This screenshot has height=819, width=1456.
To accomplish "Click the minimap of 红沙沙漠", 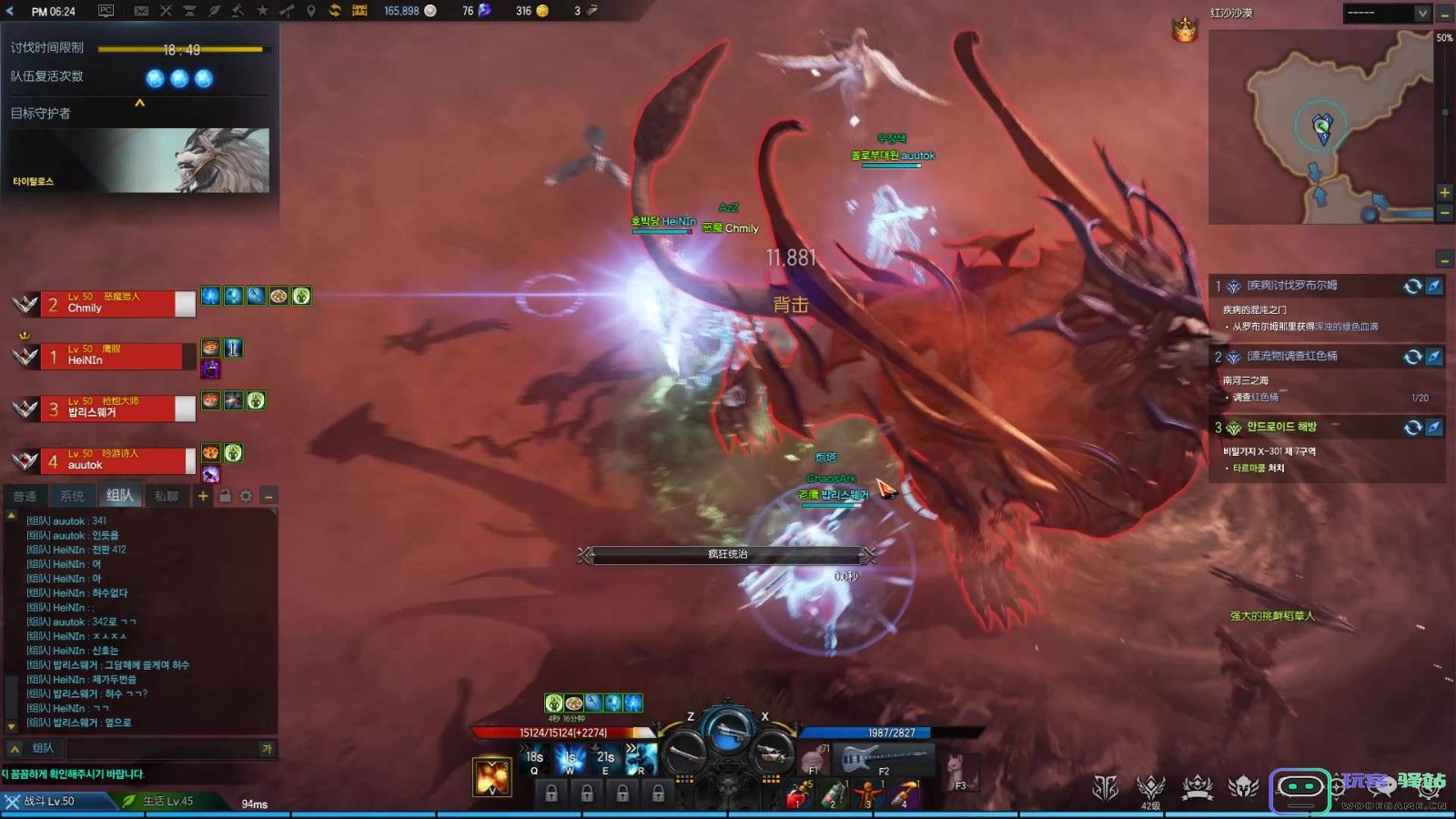I will point(1319,127).
